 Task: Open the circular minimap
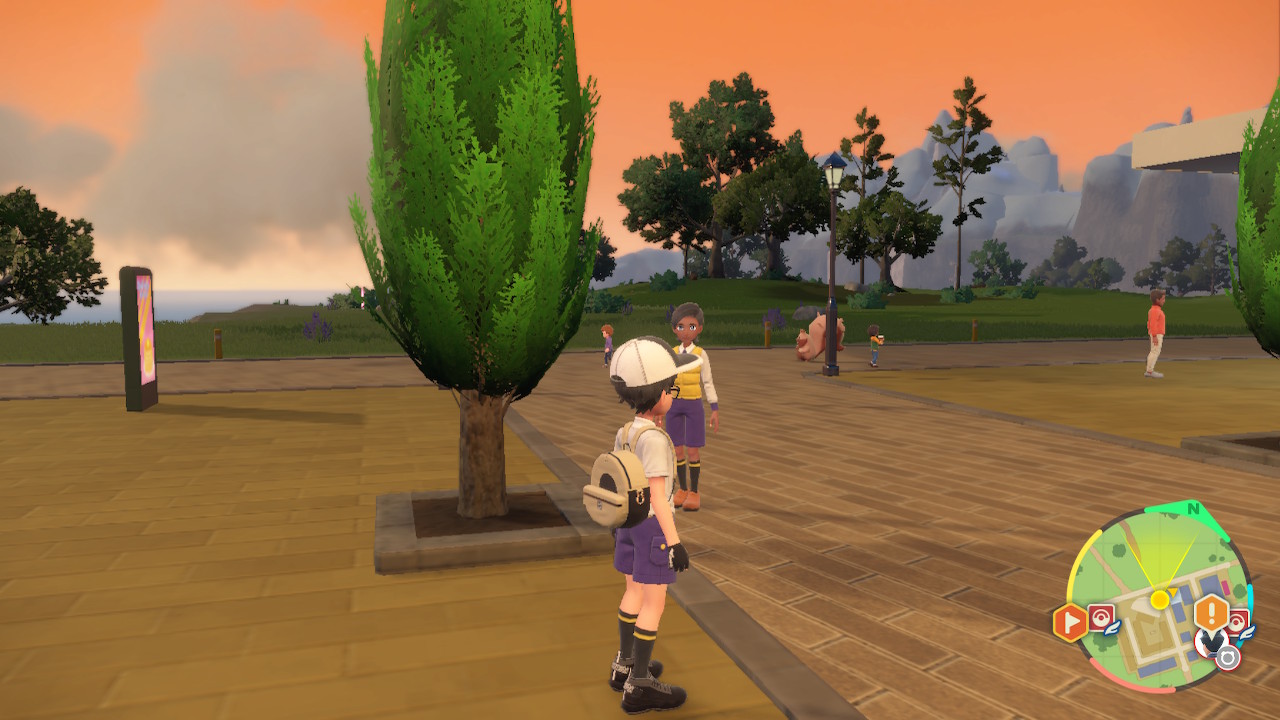point(1158,598)
